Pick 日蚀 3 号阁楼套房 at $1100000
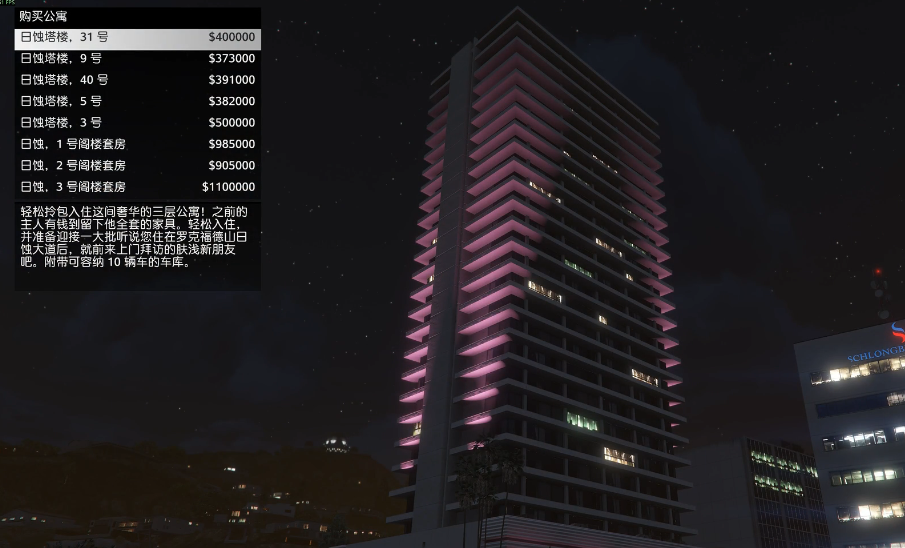Image resolution: width=905 pixels, height=548 pixels. pyautogui.click(x=137, y=187)
